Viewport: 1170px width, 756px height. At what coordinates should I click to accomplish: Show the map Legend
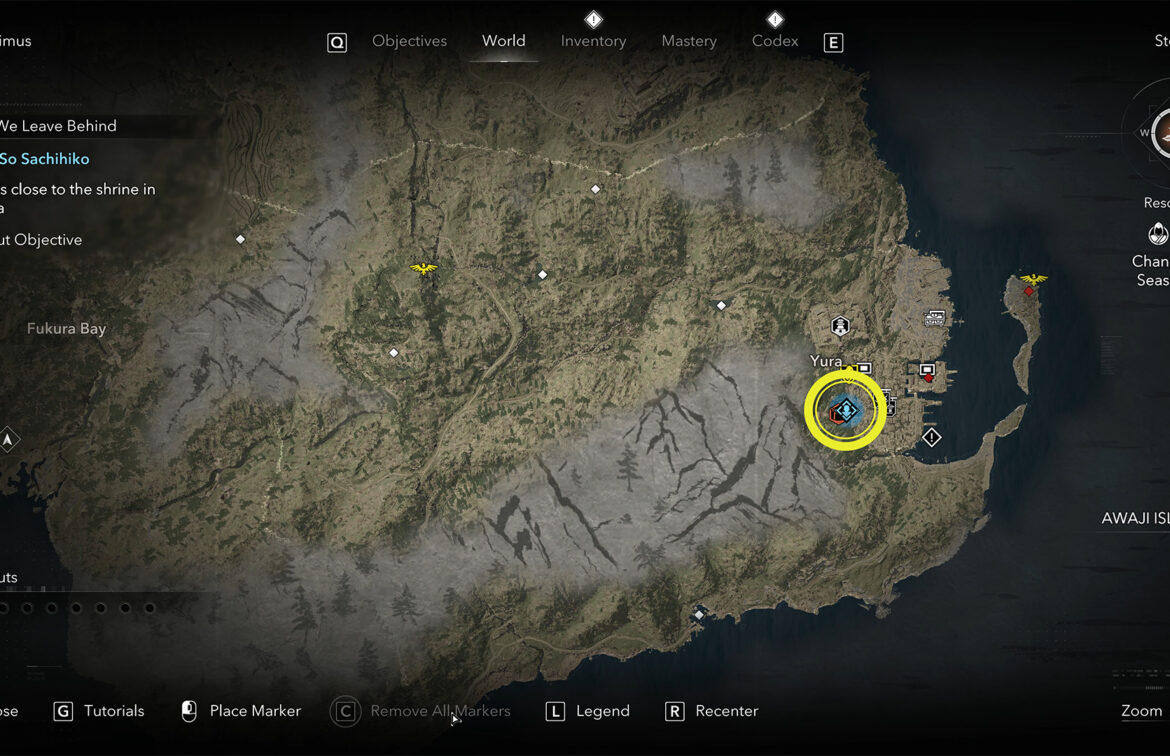602,711
